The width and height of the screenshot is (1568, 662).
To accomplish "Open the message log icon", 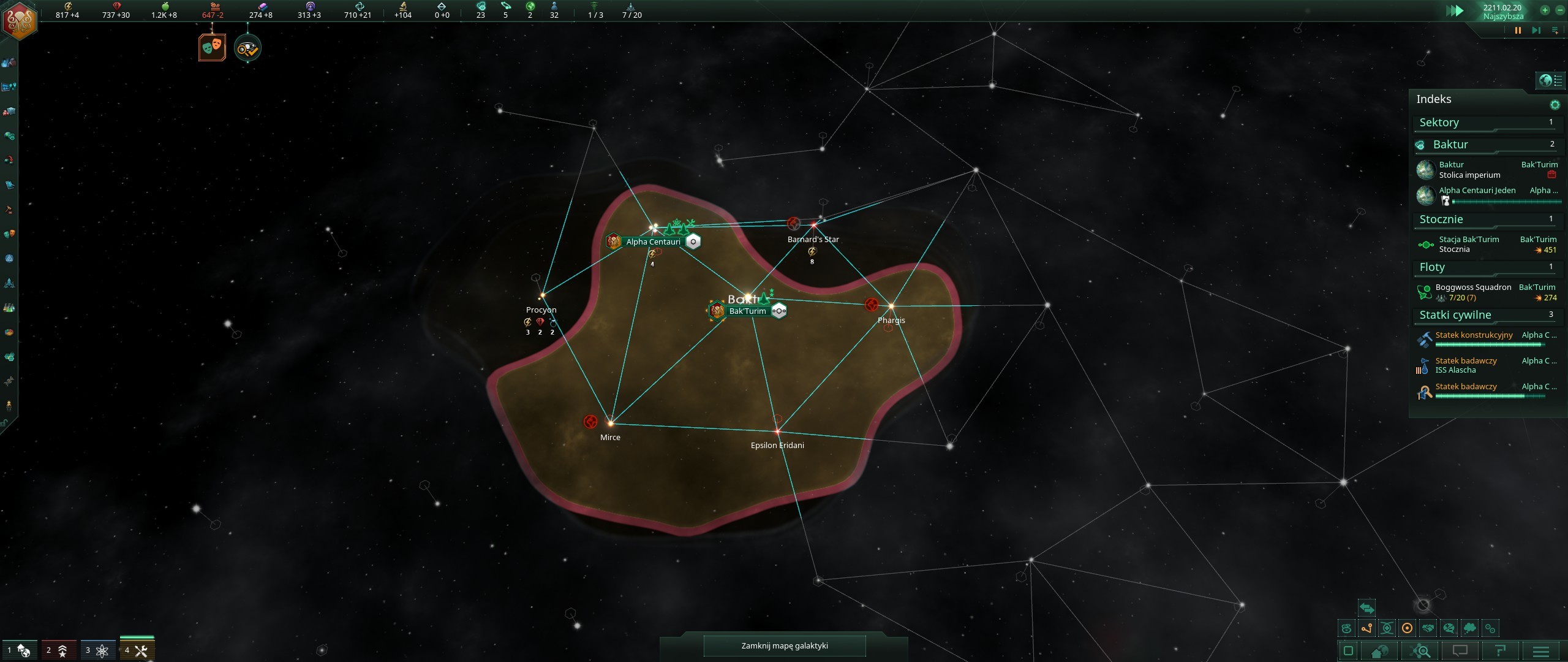I will pos(1461,651).
